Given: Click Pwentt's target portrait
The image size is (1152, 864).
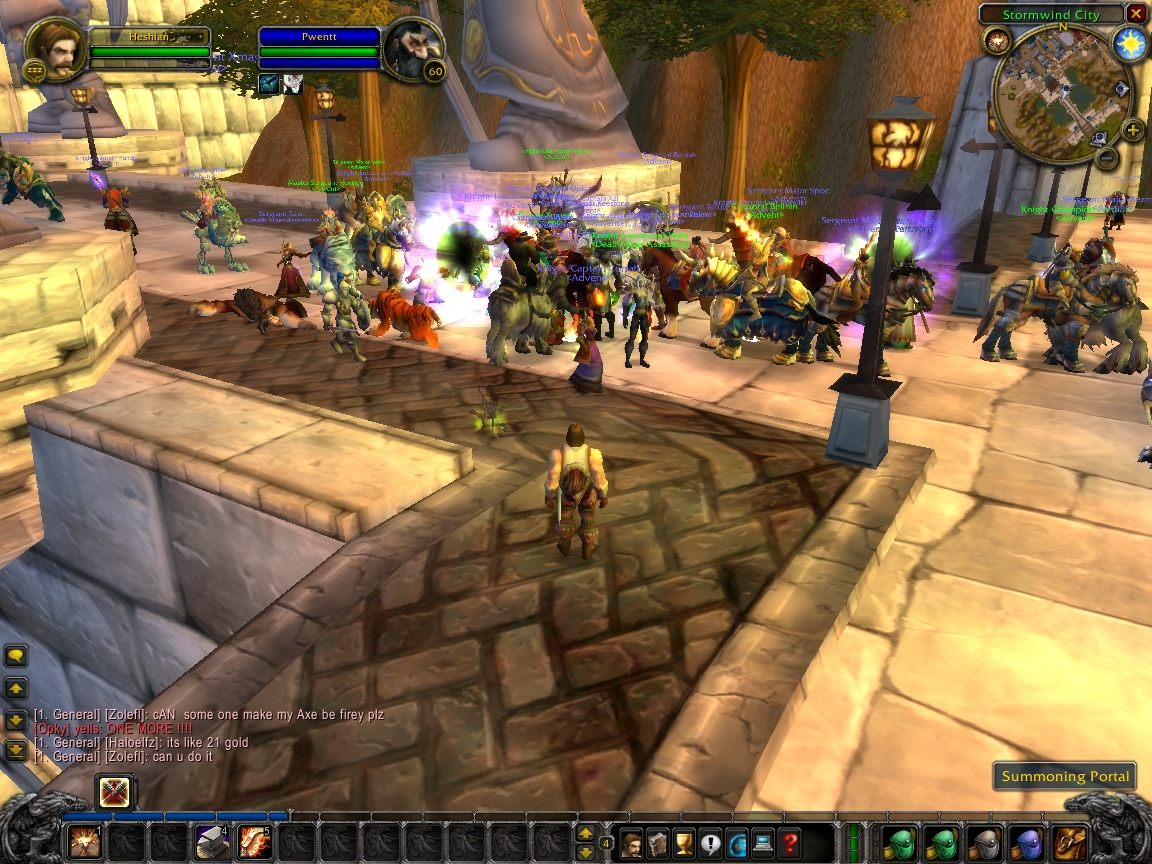Looking at the screenshot, I should [x=412, y=48].
